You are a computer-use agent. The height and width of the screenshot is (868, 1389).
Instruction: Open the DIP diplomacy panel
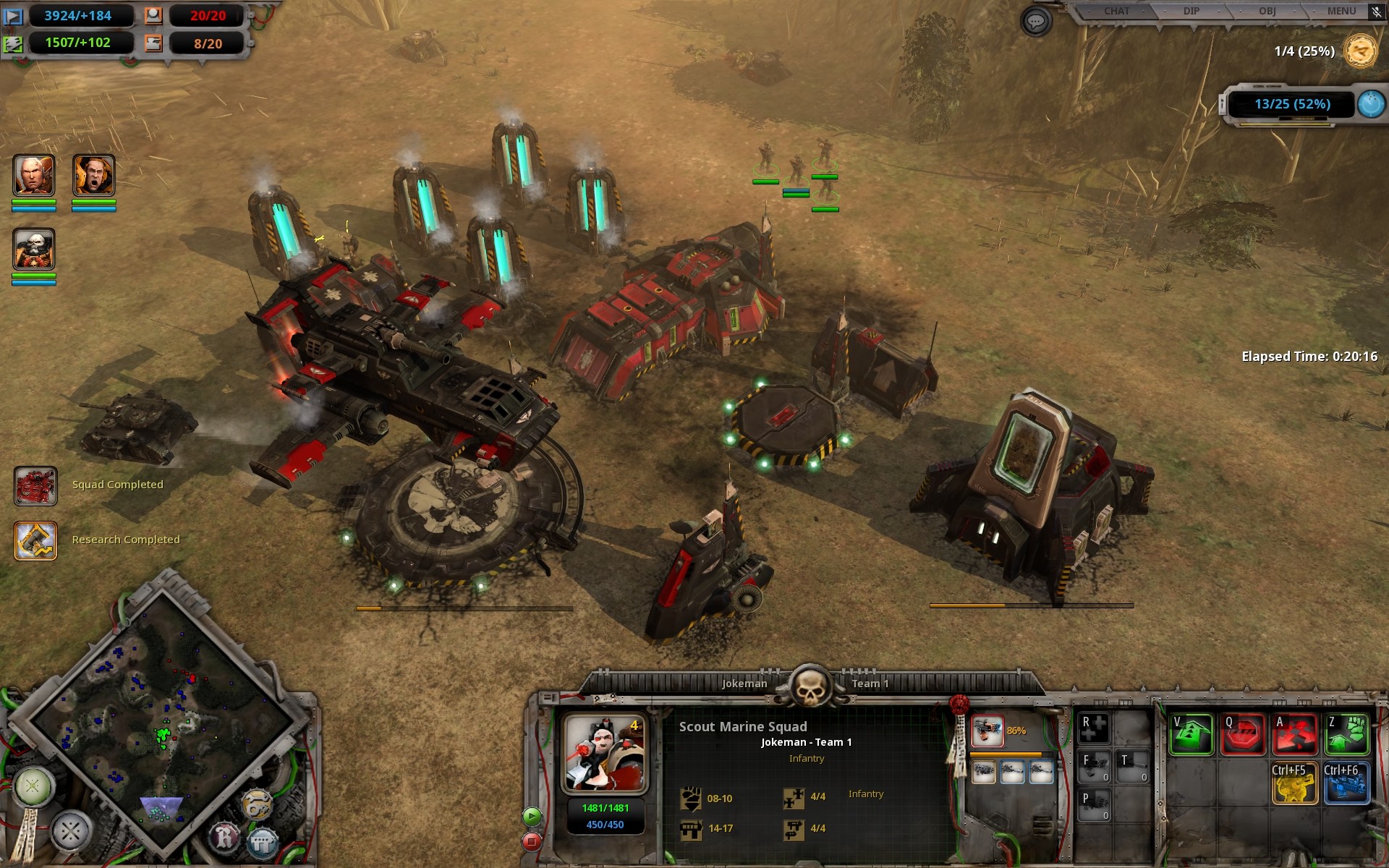click(1191, 11)
